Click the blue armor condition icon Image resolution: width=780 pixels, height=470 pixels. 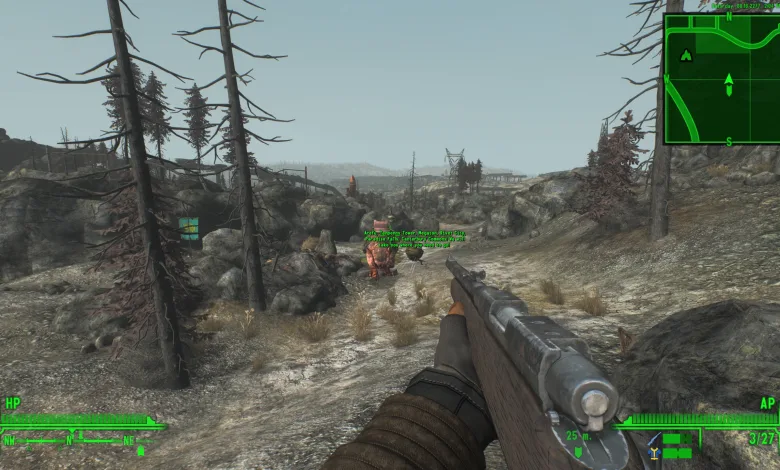click(x=654, y=453)
